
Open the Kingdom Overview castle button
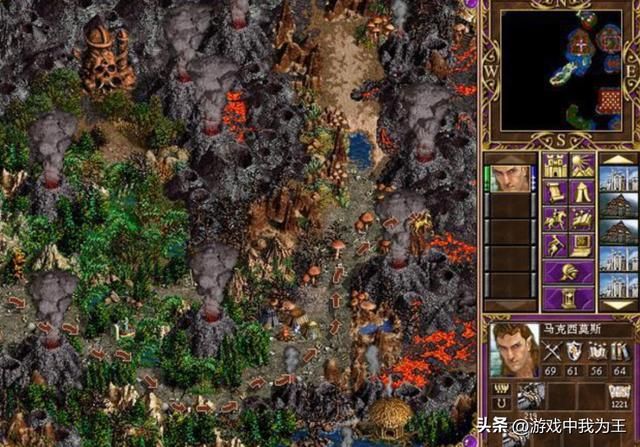(x=553, y=166)
